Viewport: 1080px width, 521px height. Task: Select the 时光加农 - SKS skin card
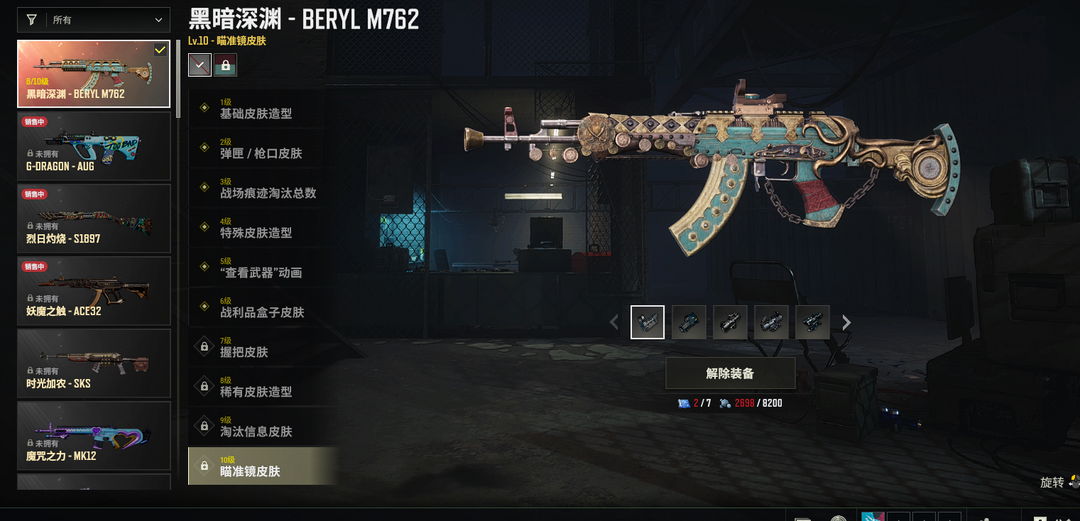[x=94, y=364]
